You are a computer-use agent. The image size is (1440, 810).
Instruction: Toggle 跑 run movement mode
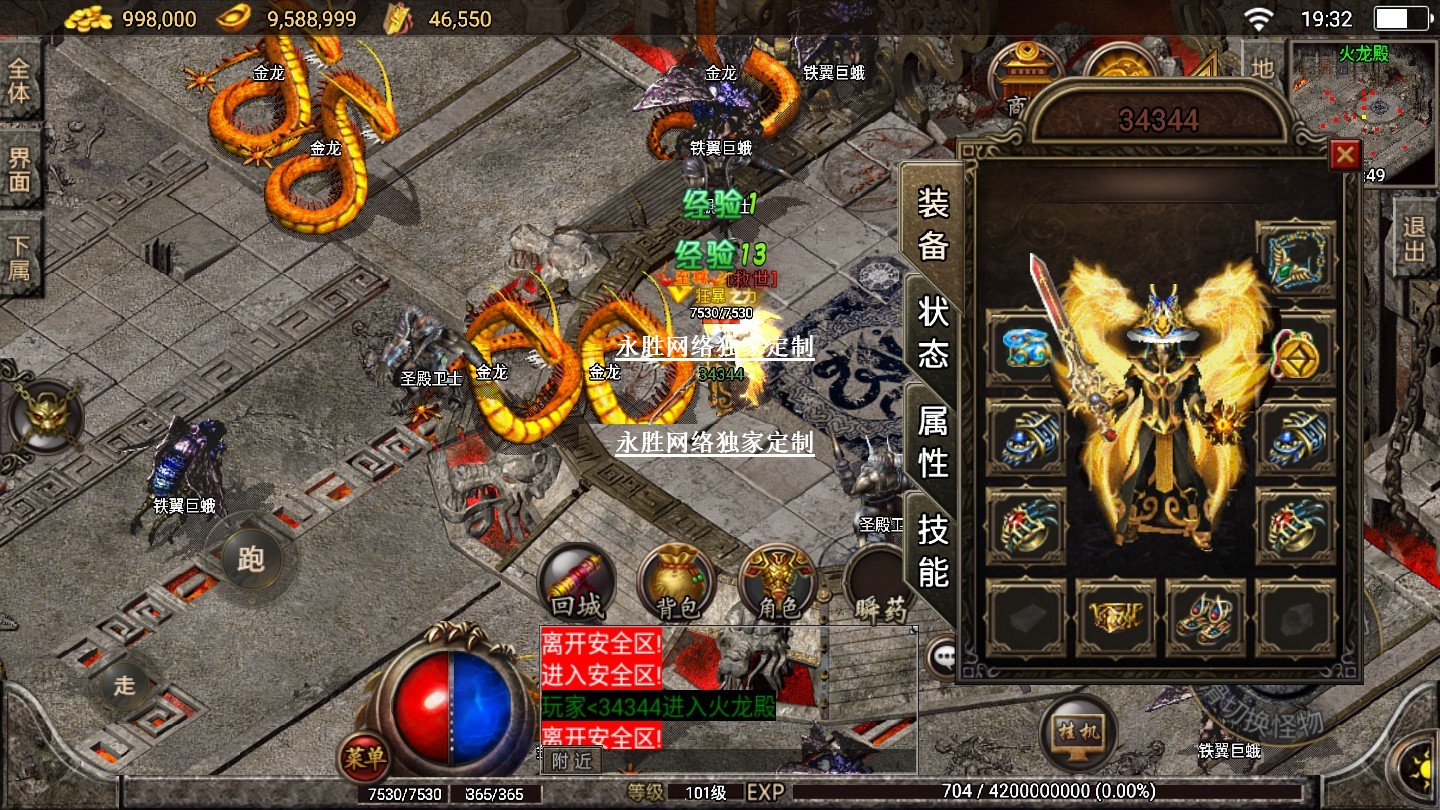(x=250, y=558)
